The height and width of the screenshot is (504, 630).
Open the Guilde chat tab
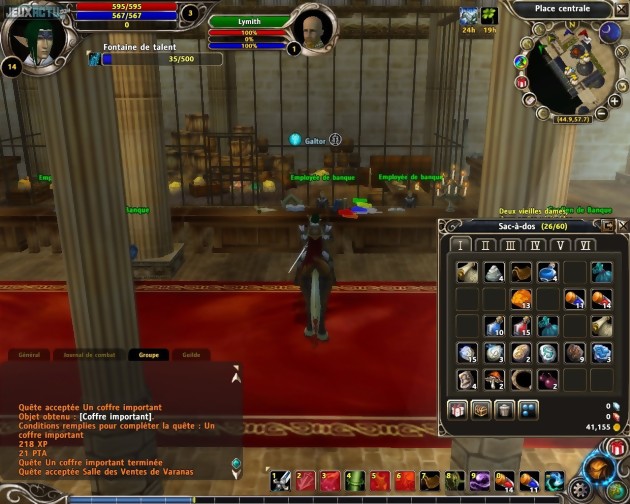(191, 354)
